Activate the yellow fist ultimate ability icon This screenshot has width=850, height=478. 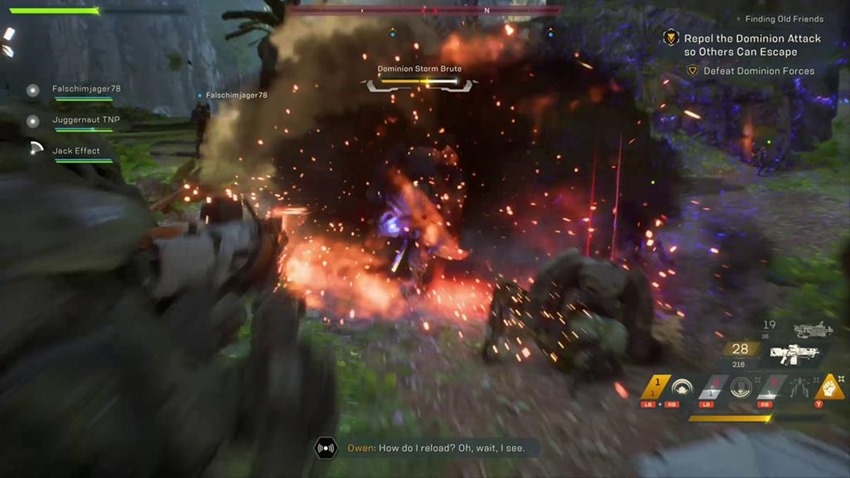831,386
